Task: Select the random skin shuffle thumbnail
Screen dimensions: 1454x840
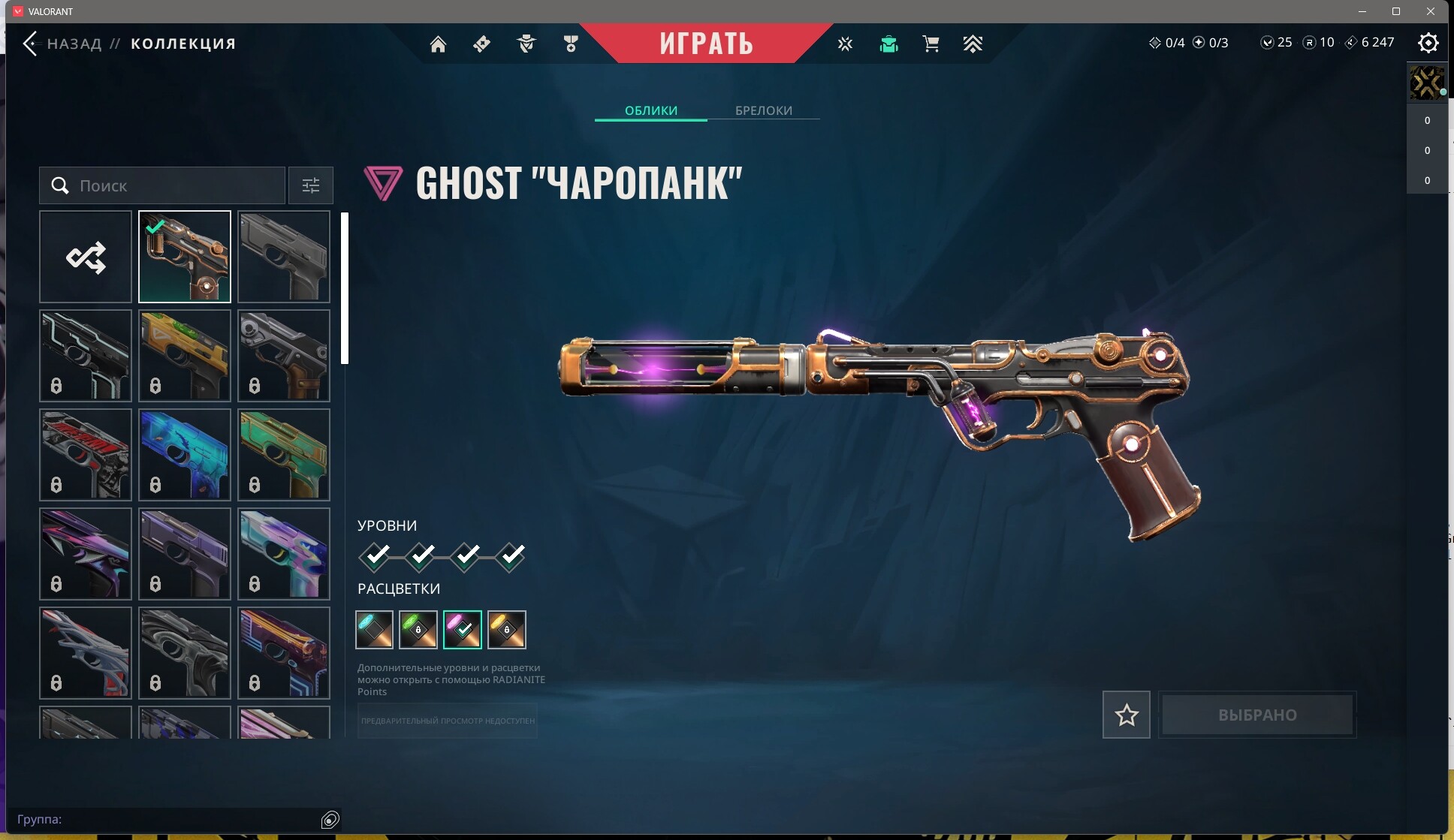Action: coord(85,257)
